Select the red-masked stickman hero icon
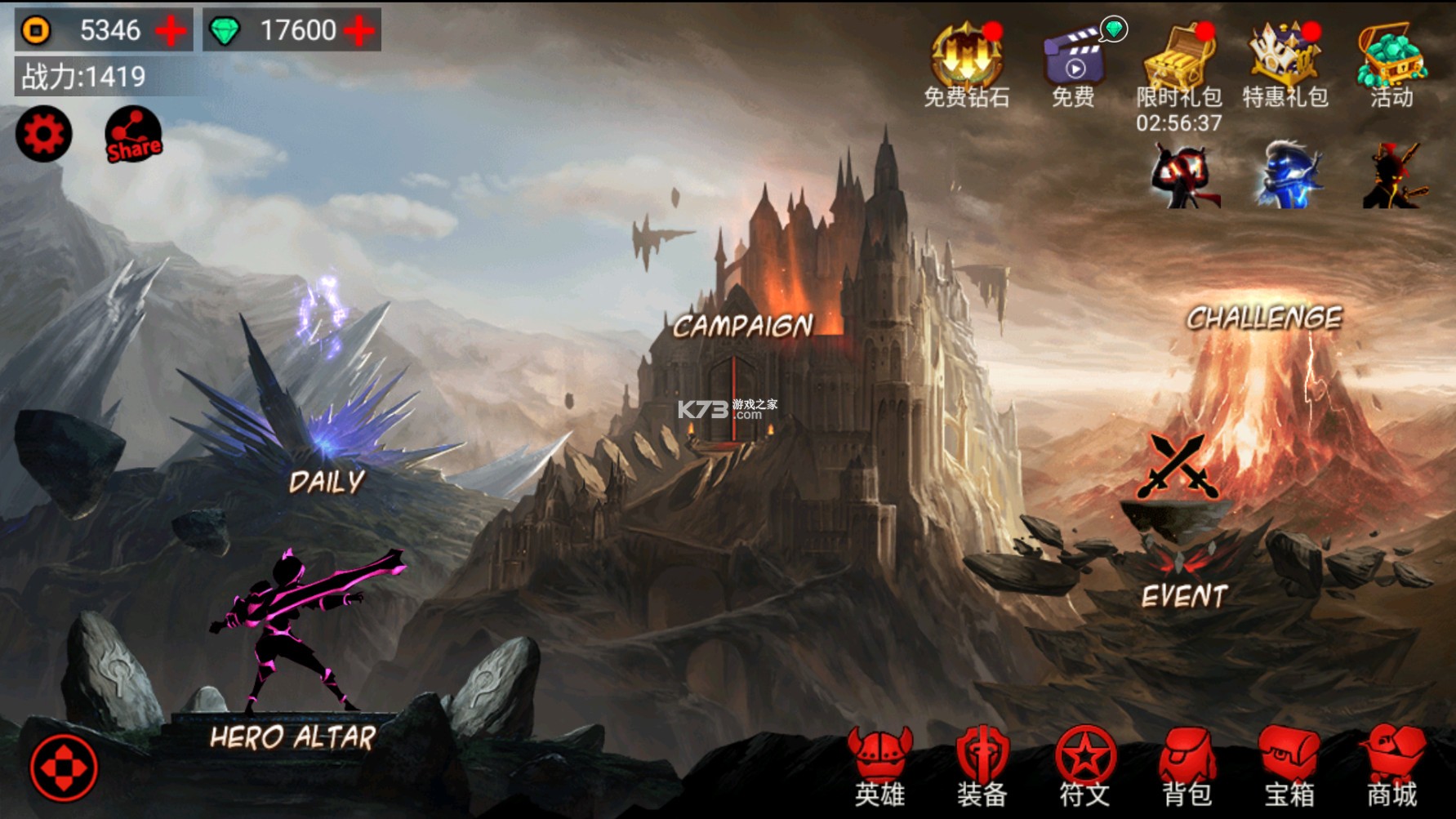 [1184, 176]
